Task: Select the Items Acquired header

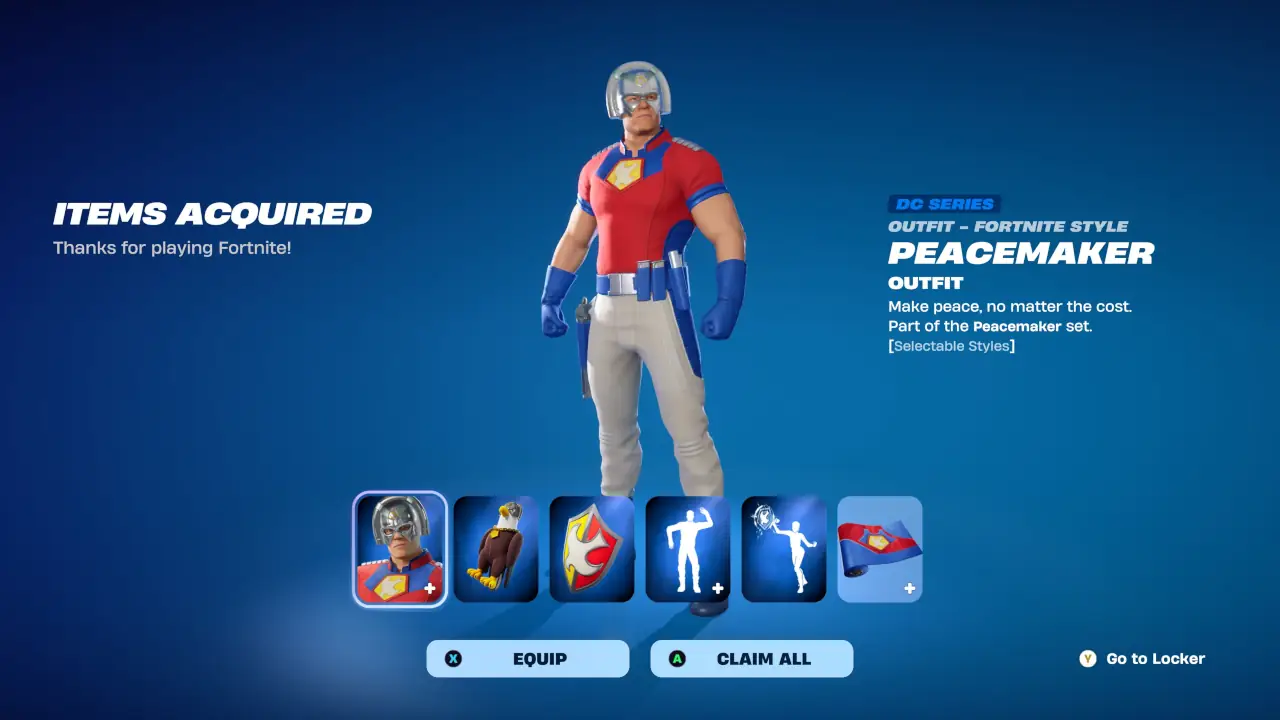Action: pyautogui.click(x=213, y=214)
